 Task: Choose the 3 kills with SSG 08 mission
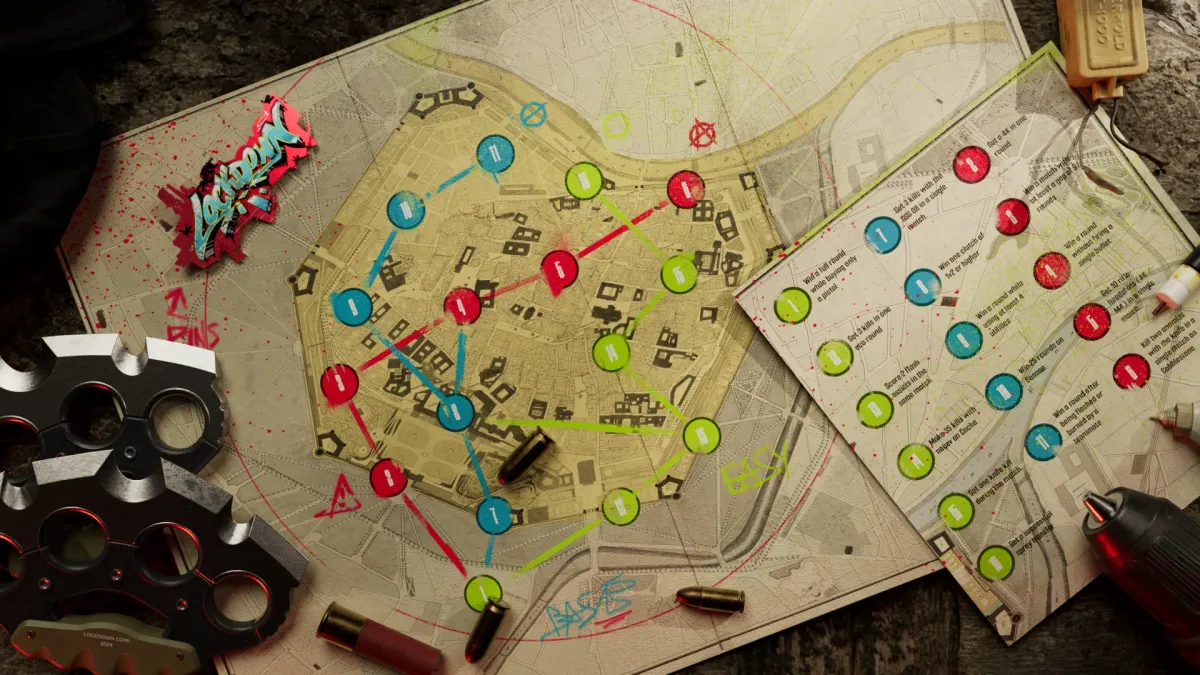click(x=882, y=235)
